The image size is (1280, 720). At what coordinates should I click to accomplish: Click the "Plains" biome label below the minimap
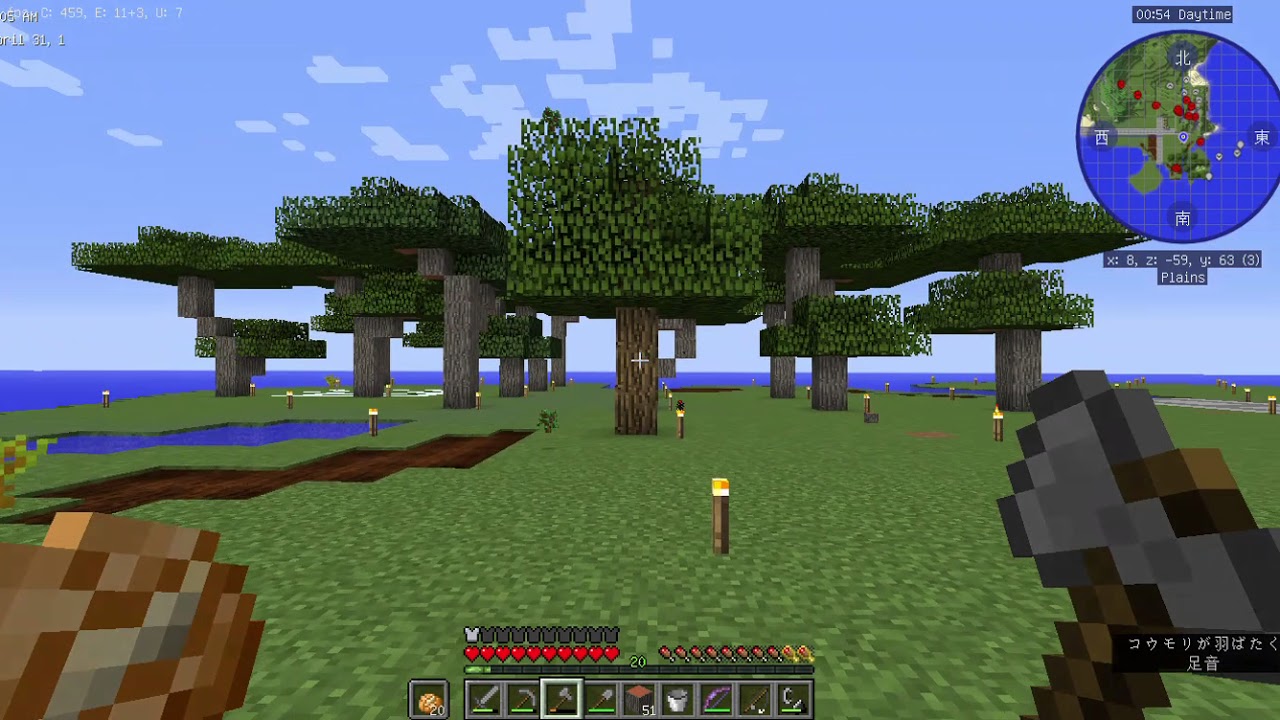tap(1183, 278)
